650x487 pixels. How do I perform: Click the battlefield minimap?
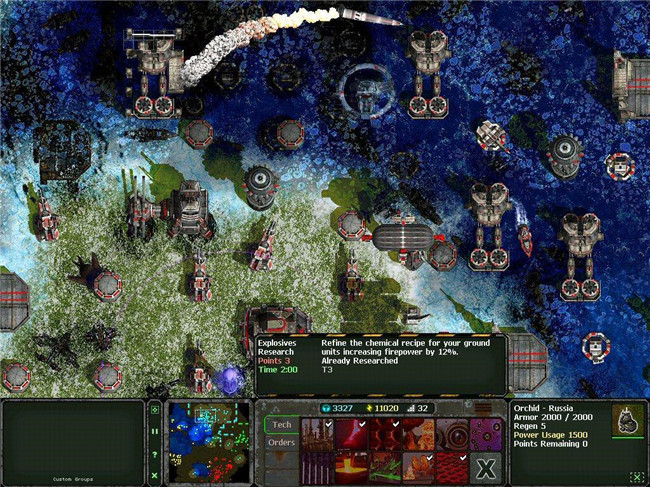tap(208, 438)
